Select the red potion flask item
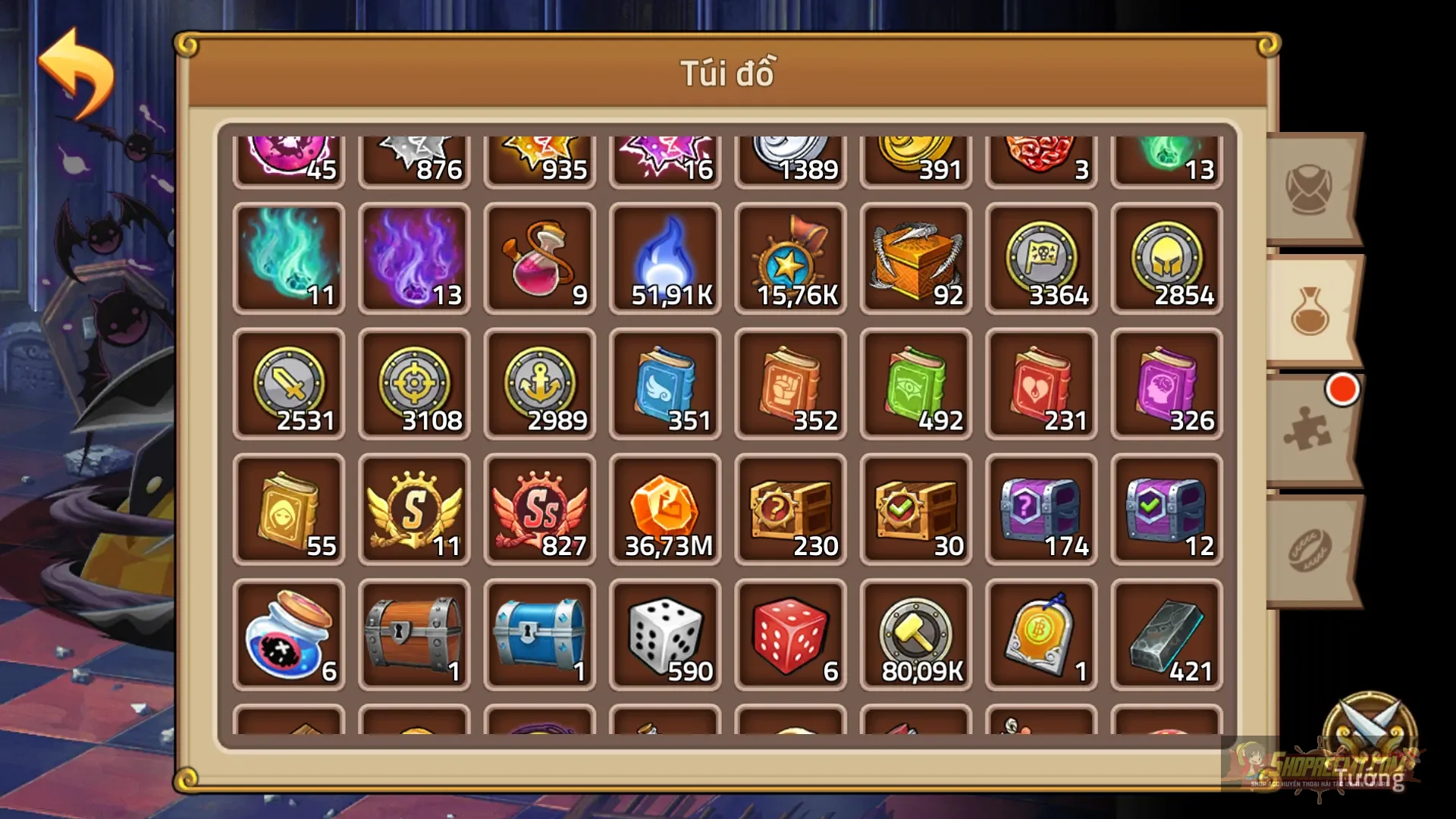 point(540,258)
